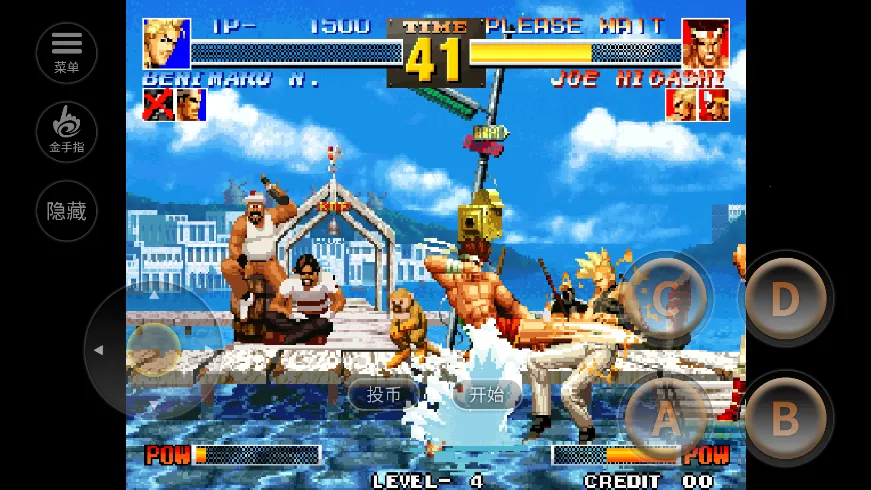Viewport: 871px width, 490px height.
Task: Tap the 开始 start button
Action: 487,395
